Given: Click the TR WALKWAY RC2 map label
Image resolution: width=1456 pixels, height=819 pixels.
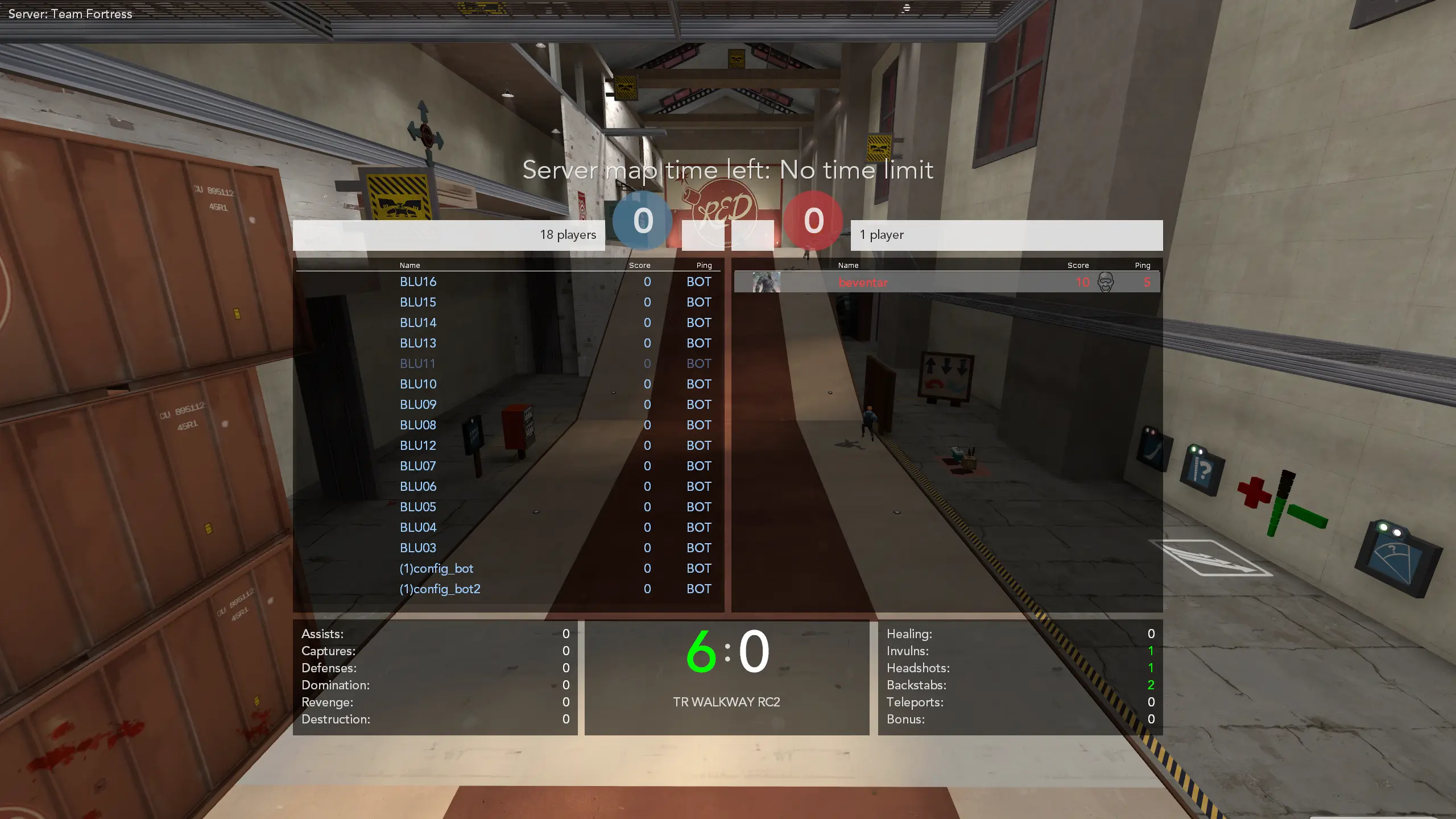Looking at the screenshot, I should (x=726, y=702).
